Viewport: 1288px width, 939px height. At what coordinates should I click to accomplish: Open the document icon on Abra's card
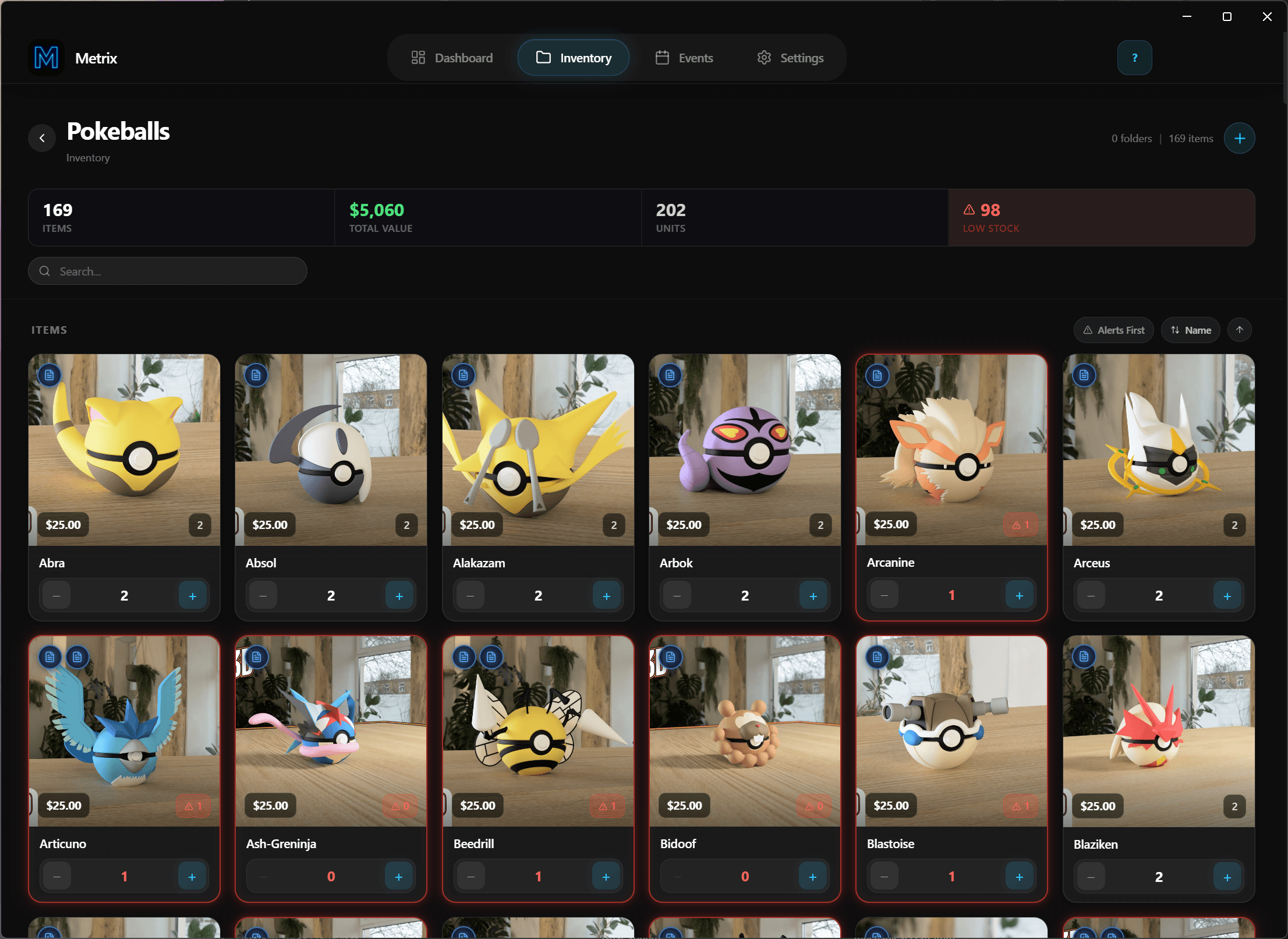(x=49, y=376)
